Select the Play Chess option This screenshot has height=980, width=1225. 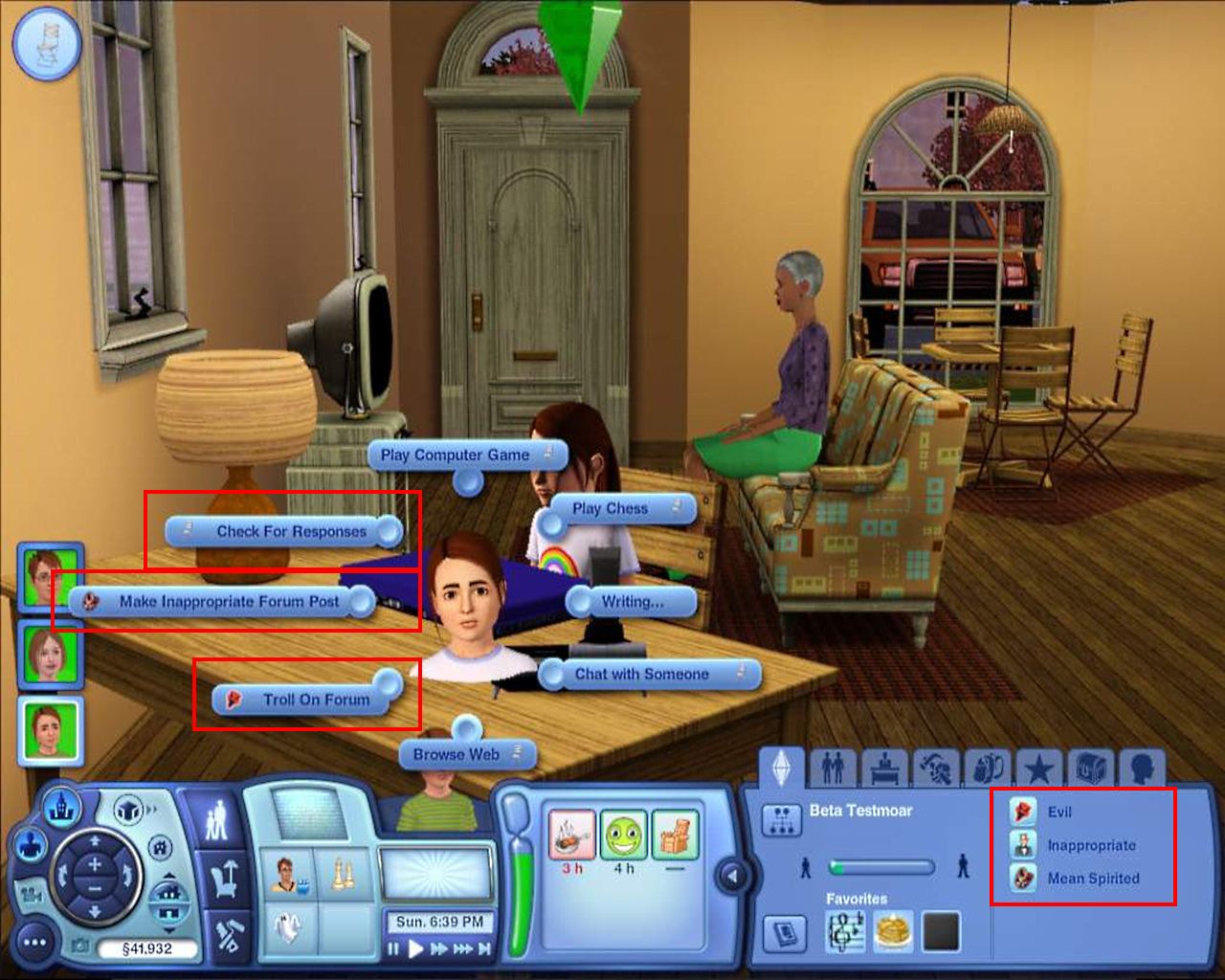(610, 508)
